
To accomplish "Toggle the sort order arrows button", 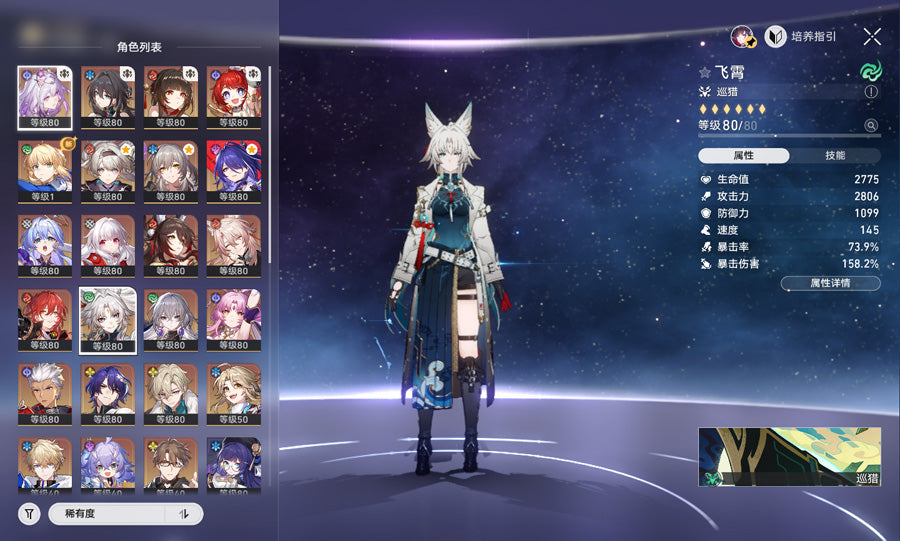I will click(184, 514).
